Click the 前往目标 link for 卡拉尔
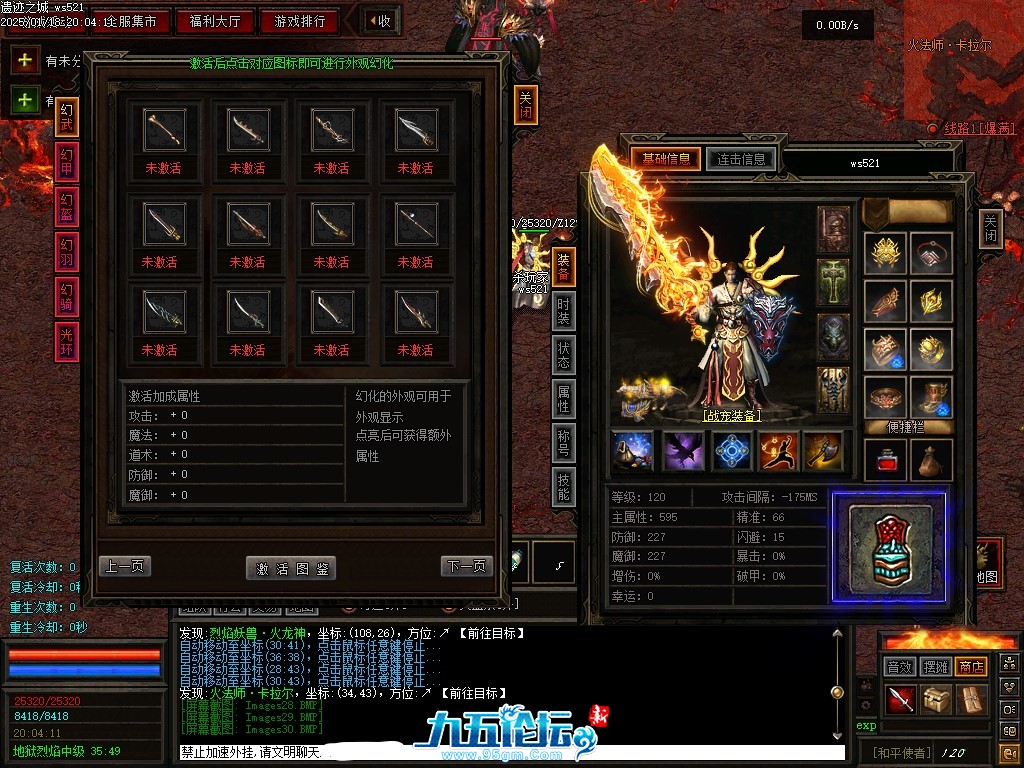This screenshot has height=768, width=1024. 480,693
